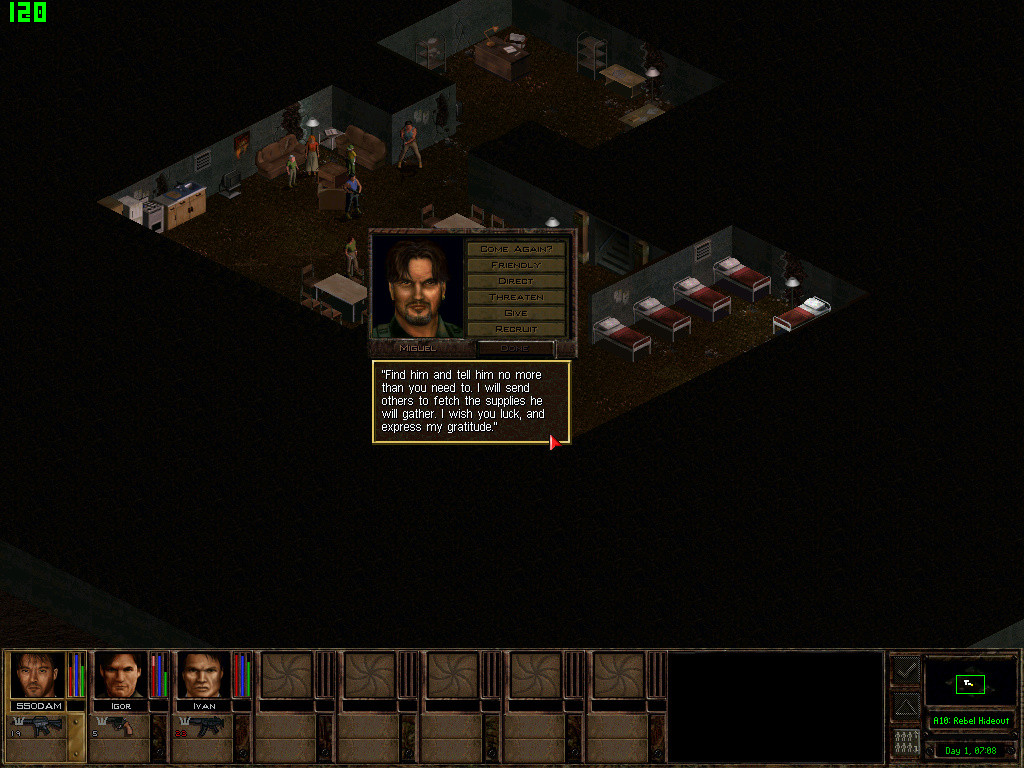
Task: Open the sector overhead minimap
Action: pos(970,684)
